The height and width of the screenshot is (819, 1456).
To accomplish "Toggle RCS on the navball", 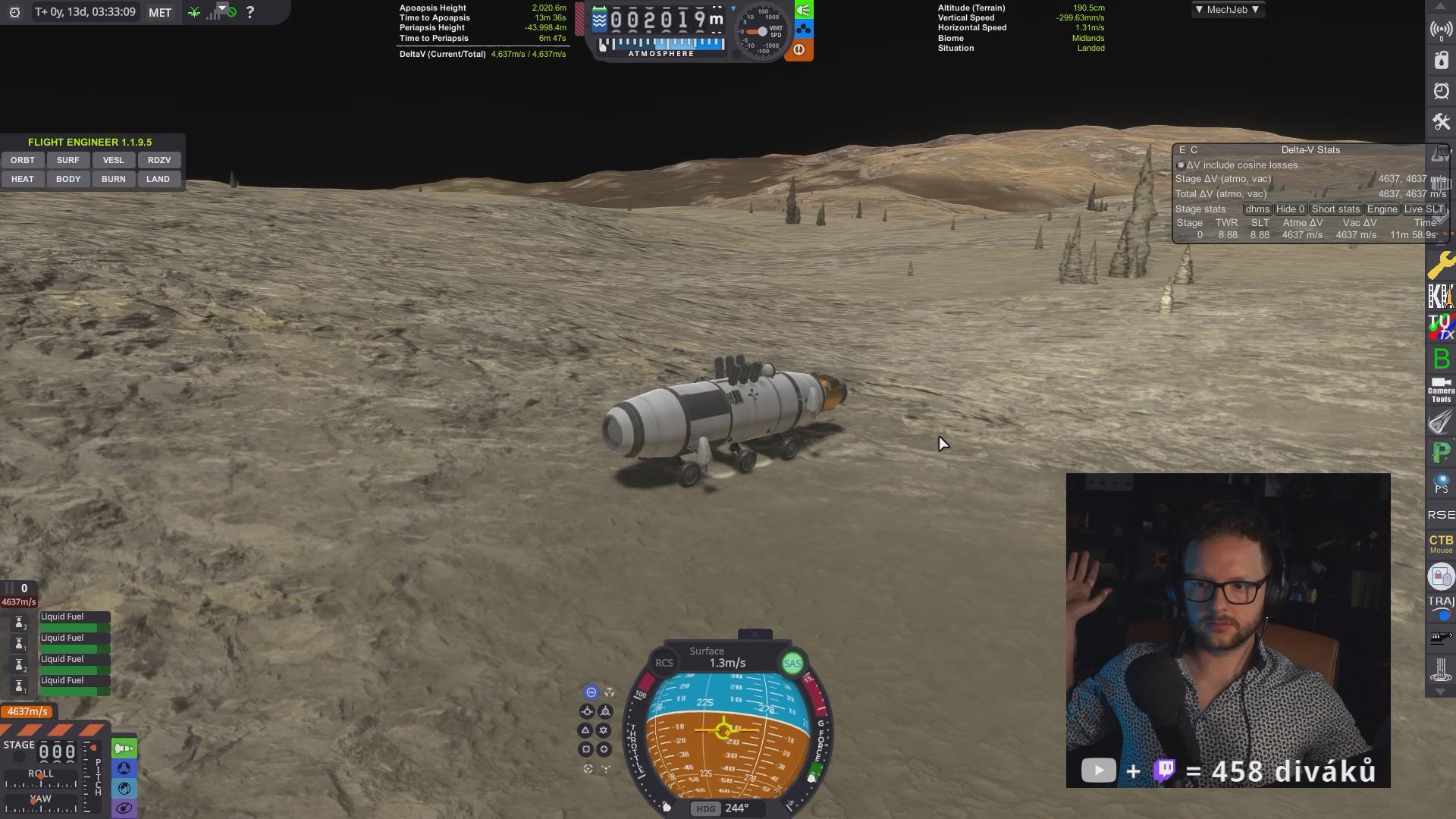I will 664,663.
